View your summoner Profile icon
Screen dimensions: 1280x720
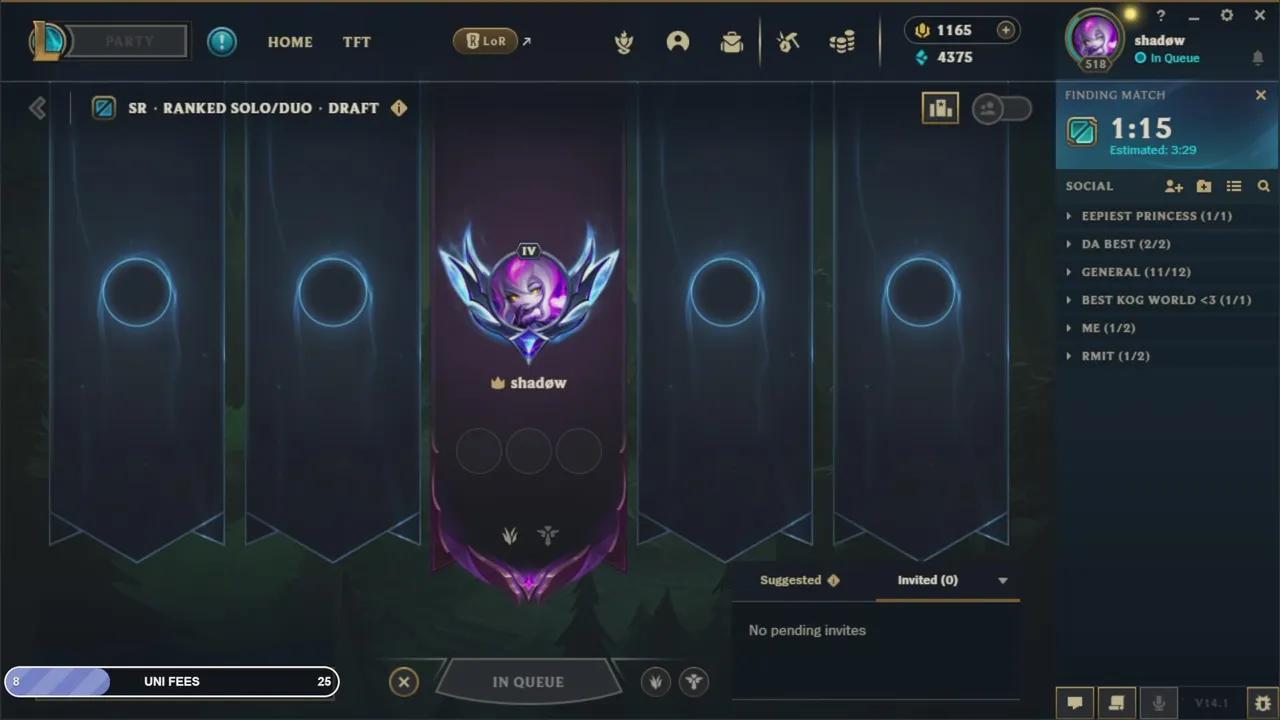click(678, 41)
